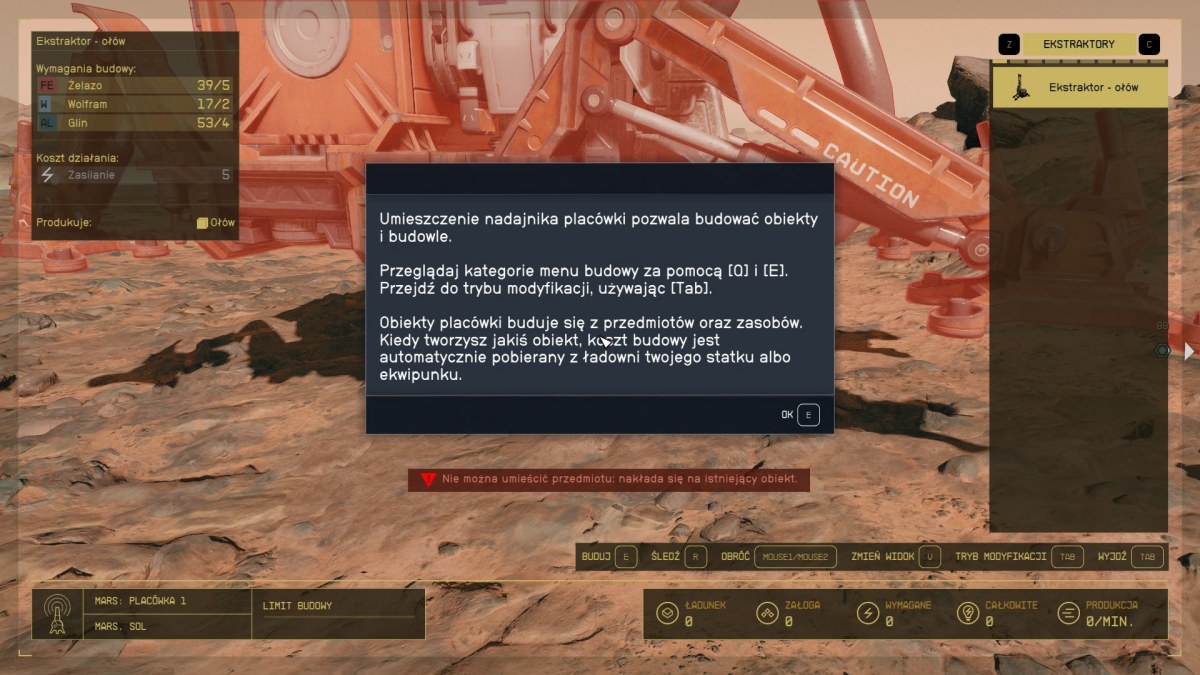Confirm the tutorial dialog with OK
The width and height of the screenshot is (1200, 675).
[807, 415]
